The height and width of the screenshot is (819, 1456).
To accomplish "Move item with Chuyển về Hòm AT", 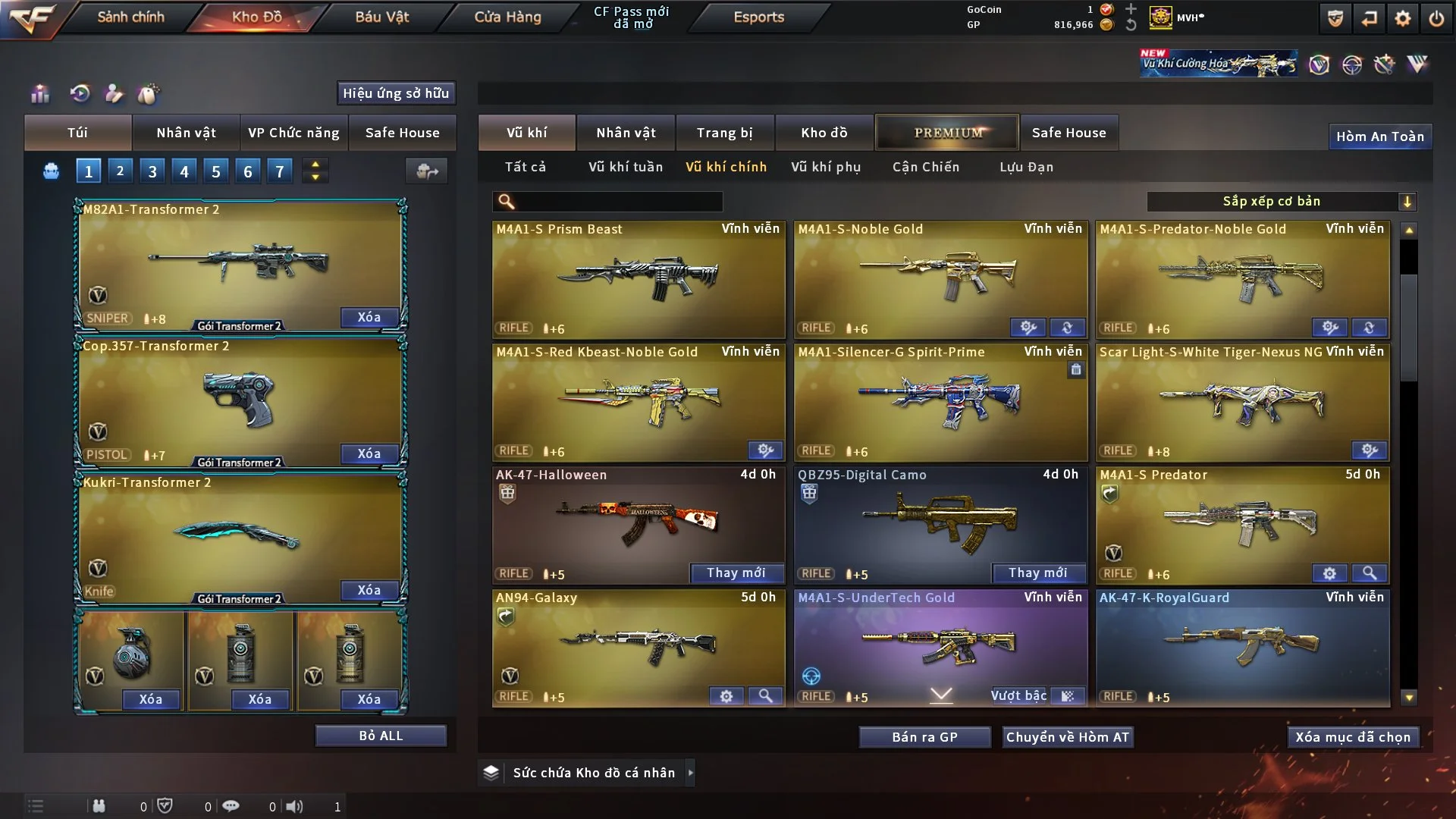I will (x=1068, y=737).
